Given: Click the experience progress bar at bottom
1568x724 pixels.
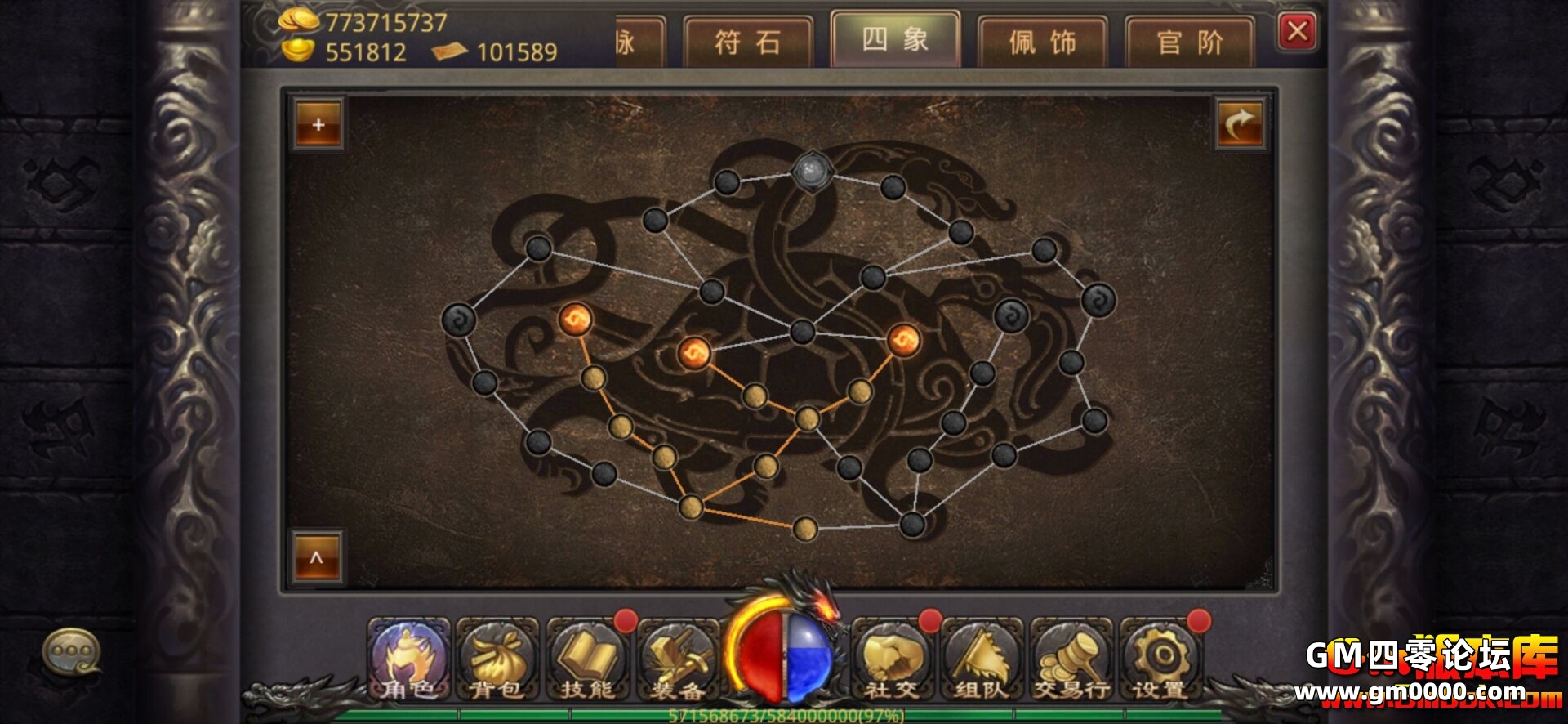Looking at the screenshot, I should [784, 716].
